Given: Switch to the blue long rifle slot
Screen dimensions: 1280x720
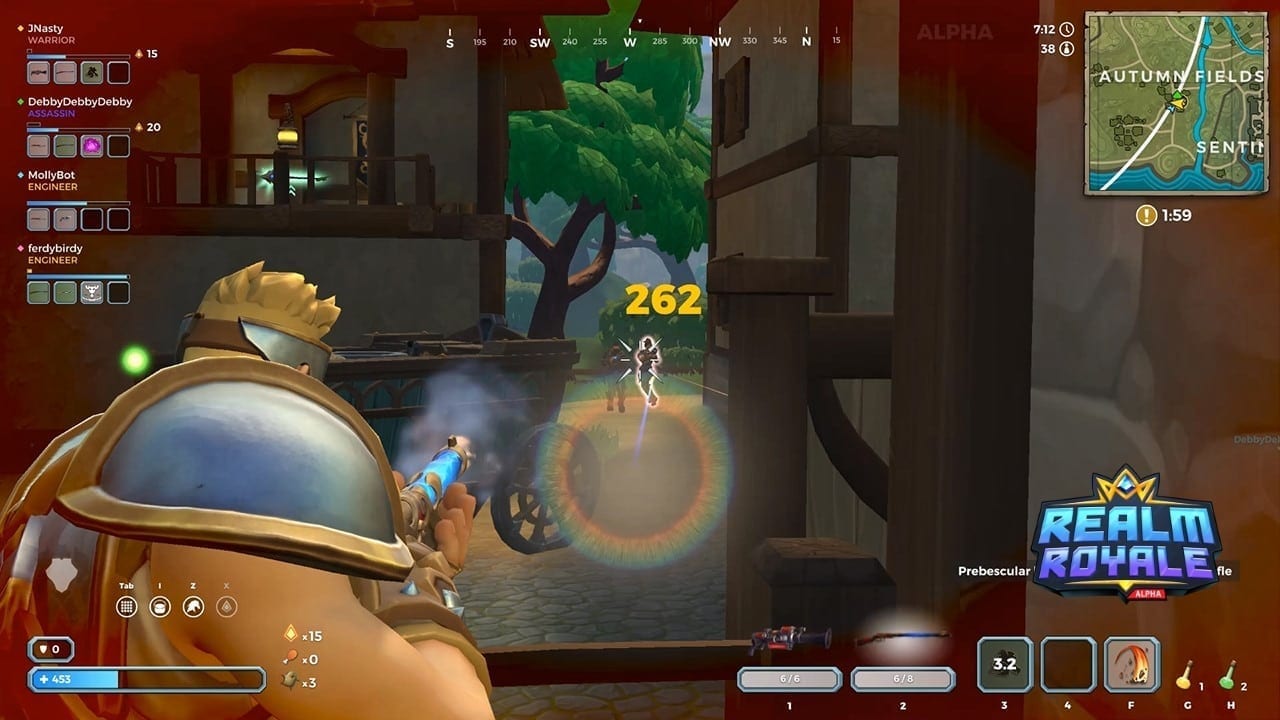Looking at the screenshot, I should [902, 639].
